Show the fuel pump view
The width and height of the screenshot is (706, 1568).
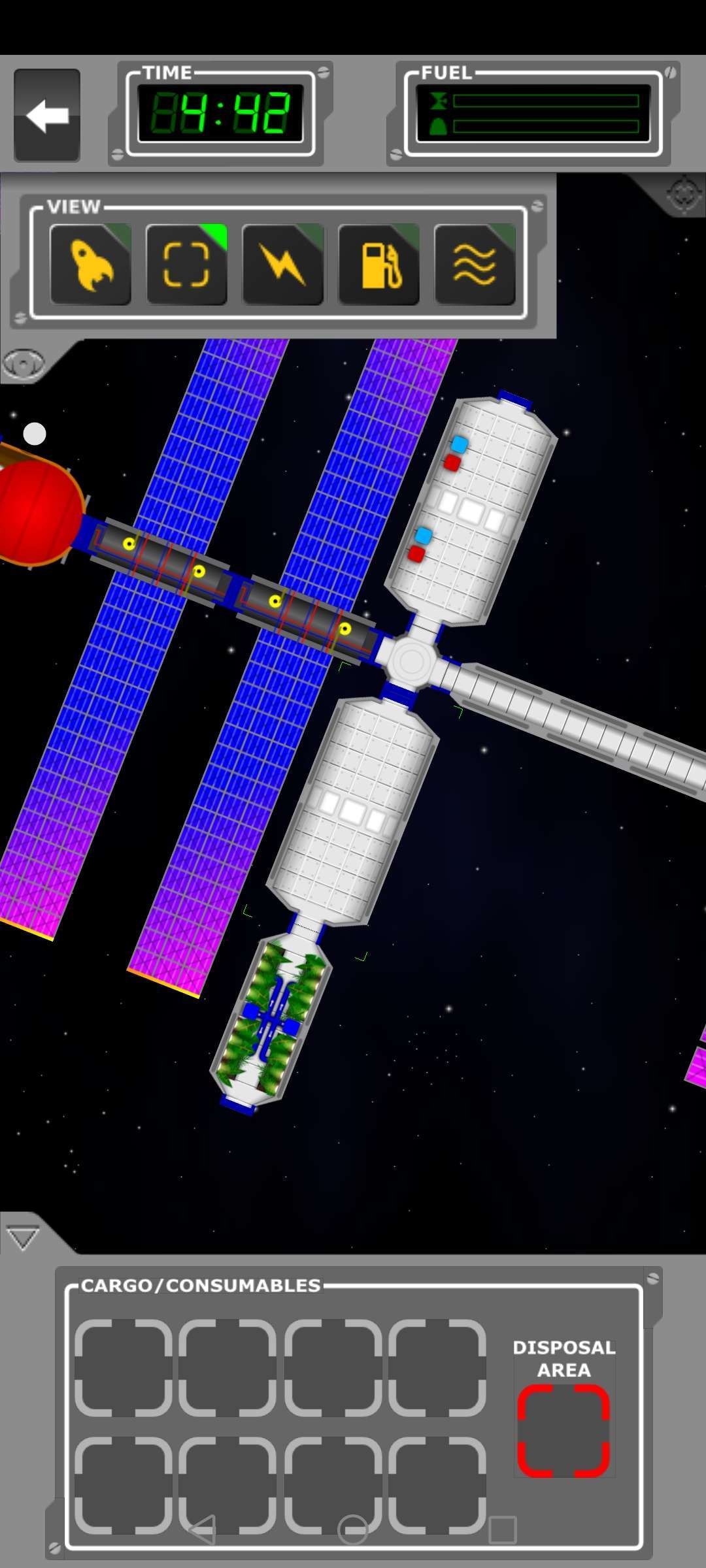coord(378,265)
